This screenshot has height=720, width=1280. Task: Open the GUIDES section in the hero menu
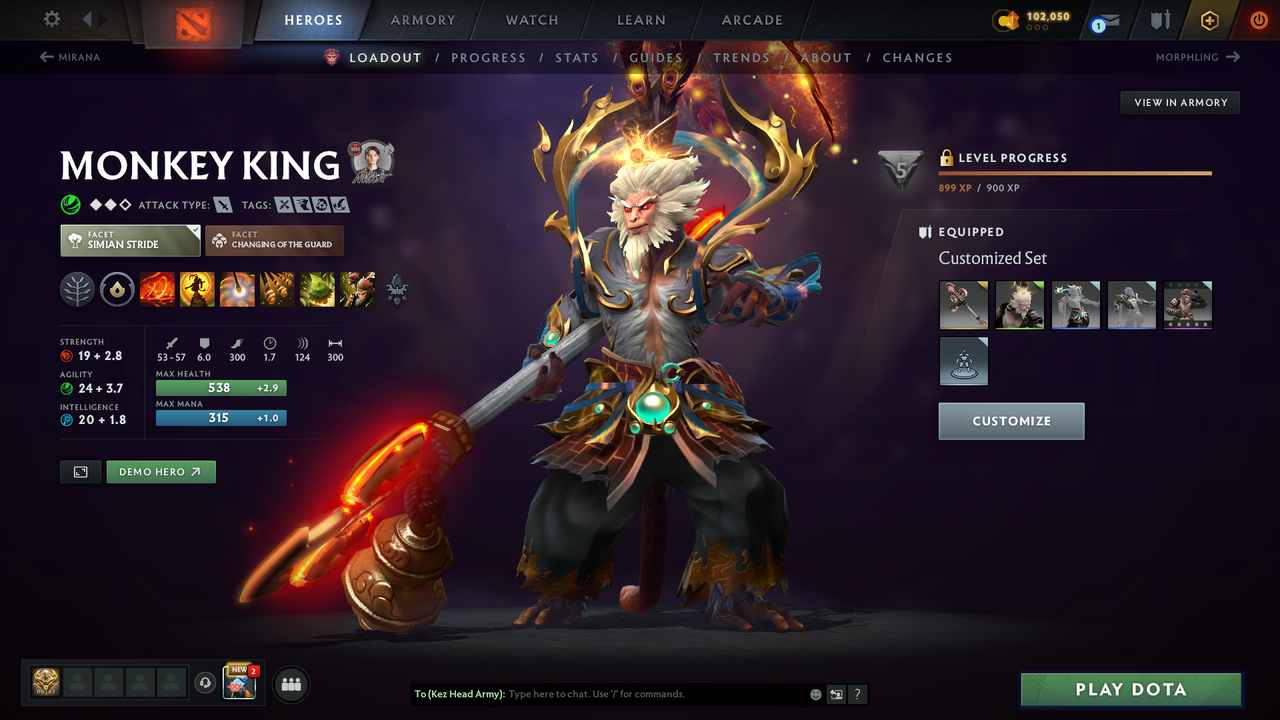click(x=656, y=57)
